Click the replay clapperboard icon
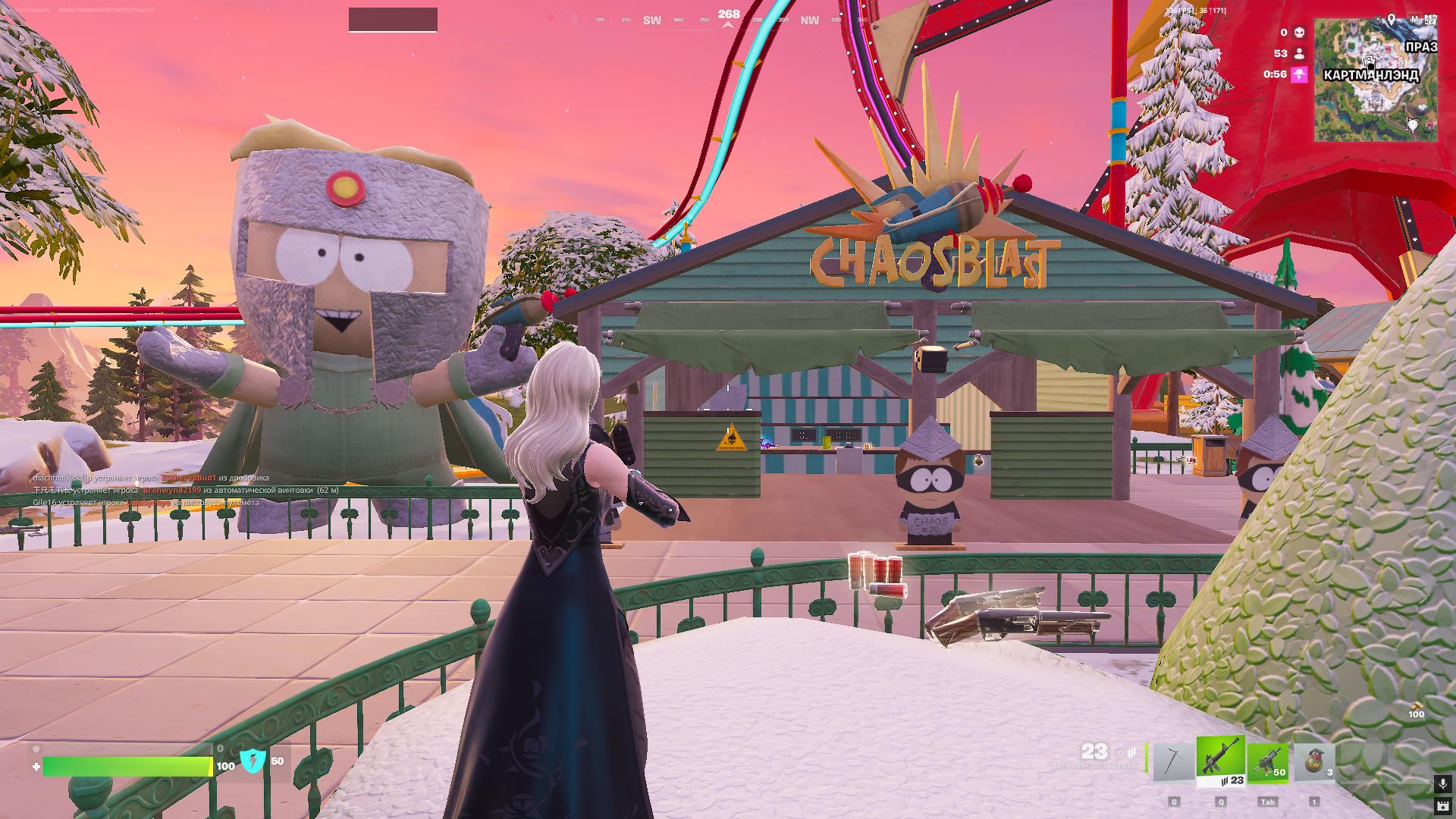The width and height of the screenshot is (1456, 819). click(x=1442, y=805)
